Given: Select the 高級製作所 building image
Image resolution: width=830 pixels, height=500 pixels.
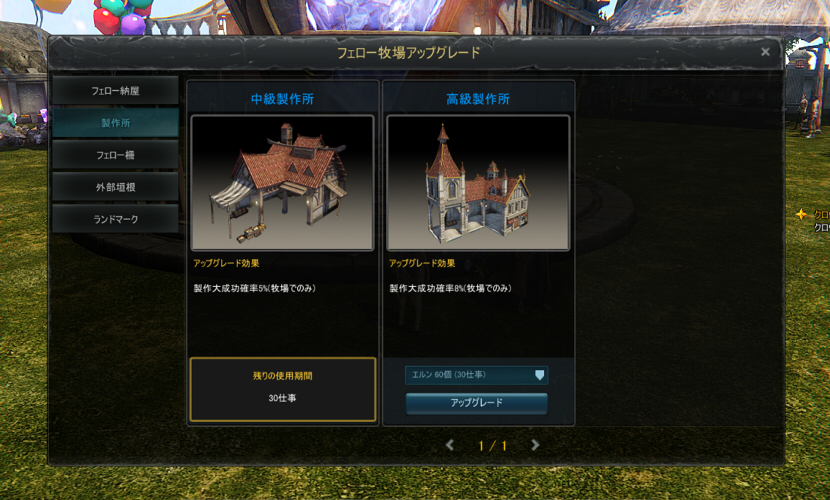Looking at the screenshot, I should [478, 183].
